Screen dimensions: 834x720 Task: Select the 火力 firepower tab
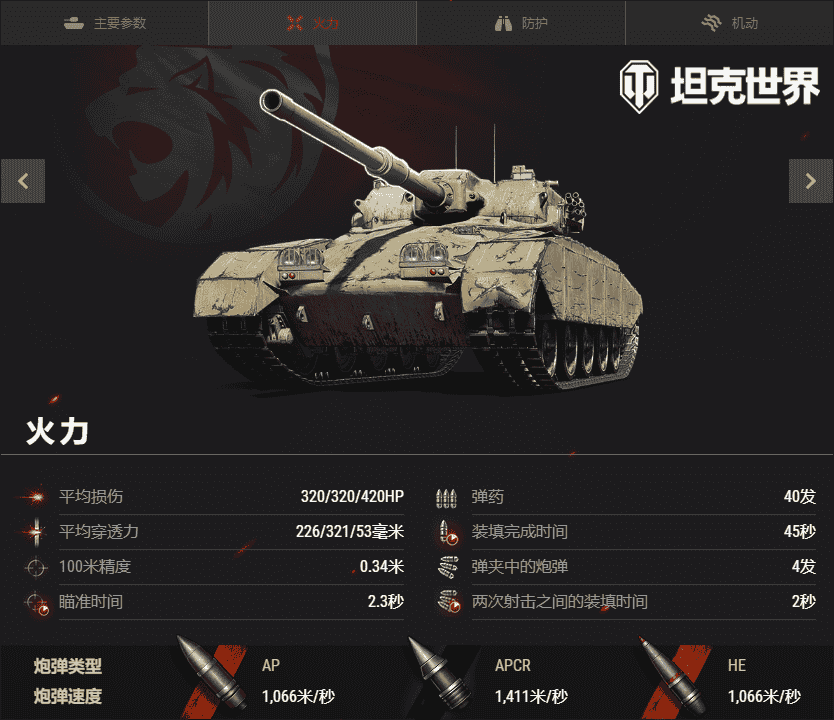click(x=312, y=23)
